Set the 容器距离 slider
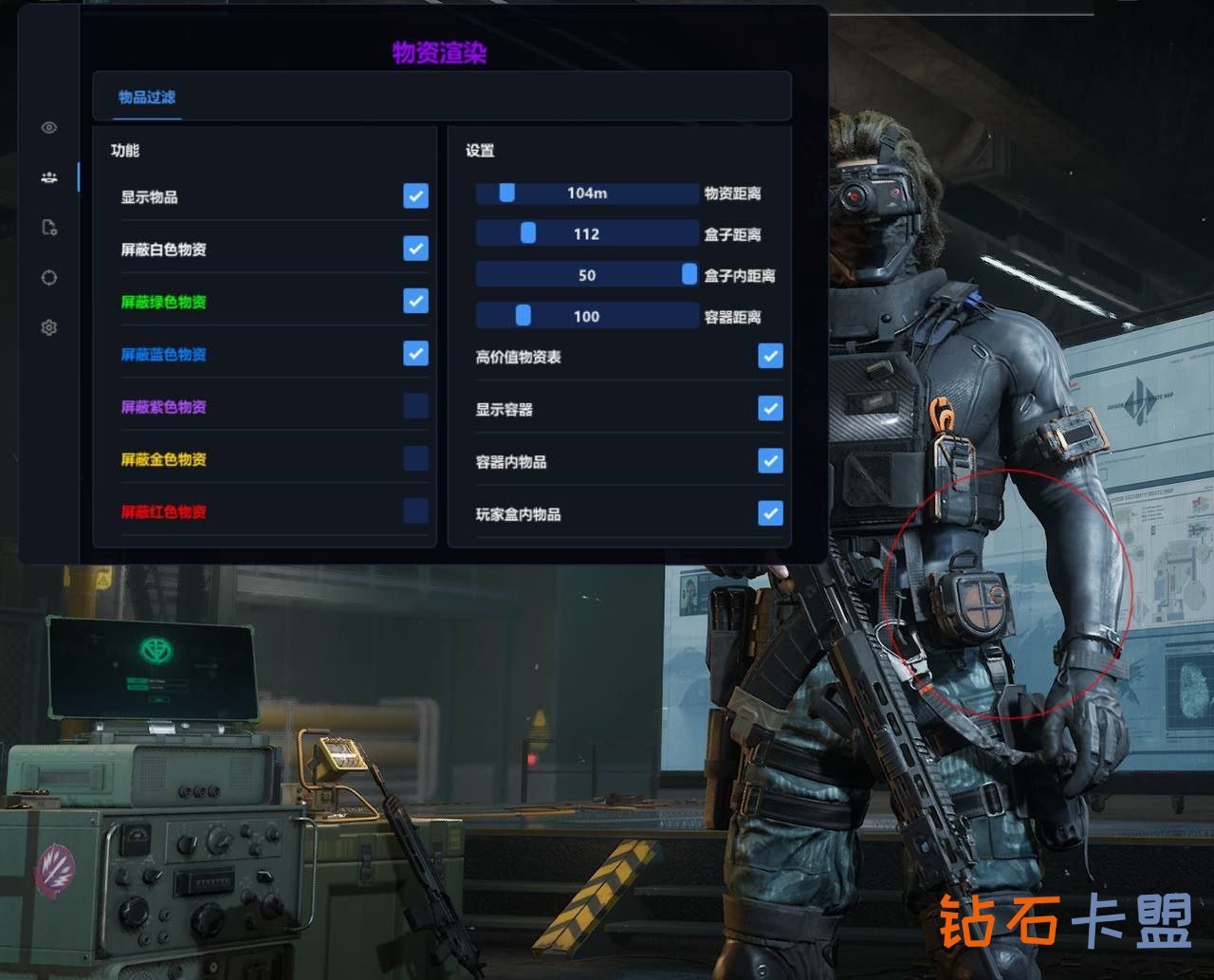Image resolution: width=1214 pixels, height=980 pixels. click(586, 316)
